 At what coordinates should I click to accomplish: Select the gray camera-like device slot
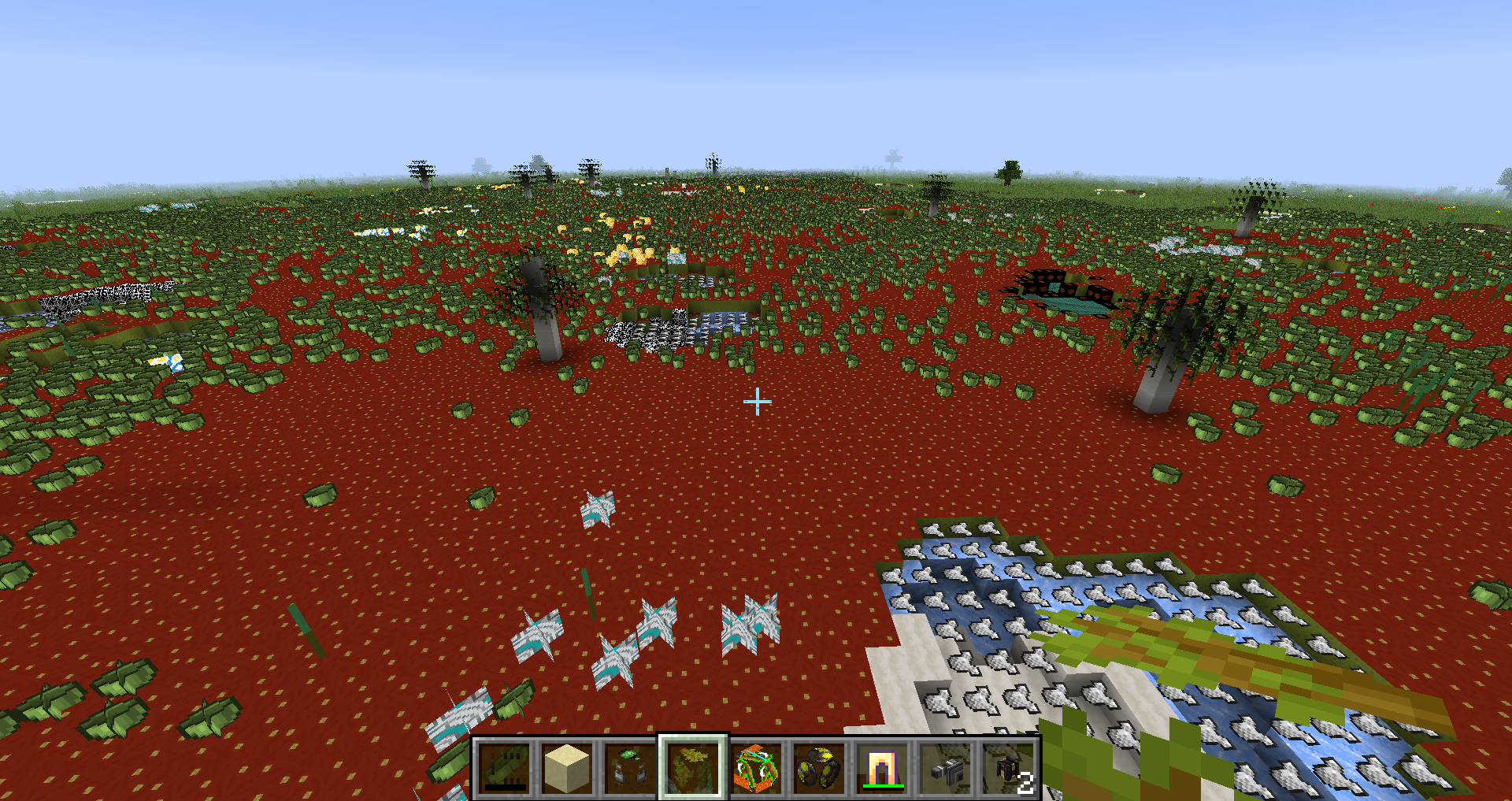pos(945,768)
